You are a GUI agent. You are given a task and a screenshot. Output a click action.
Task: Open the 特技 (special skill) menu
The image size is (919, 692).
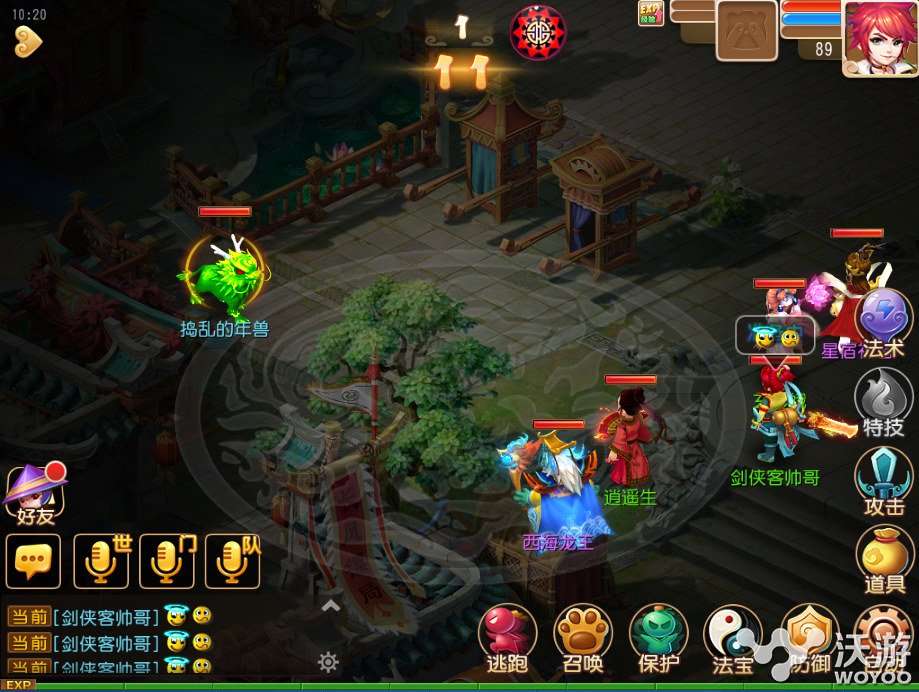click(884, 398)
